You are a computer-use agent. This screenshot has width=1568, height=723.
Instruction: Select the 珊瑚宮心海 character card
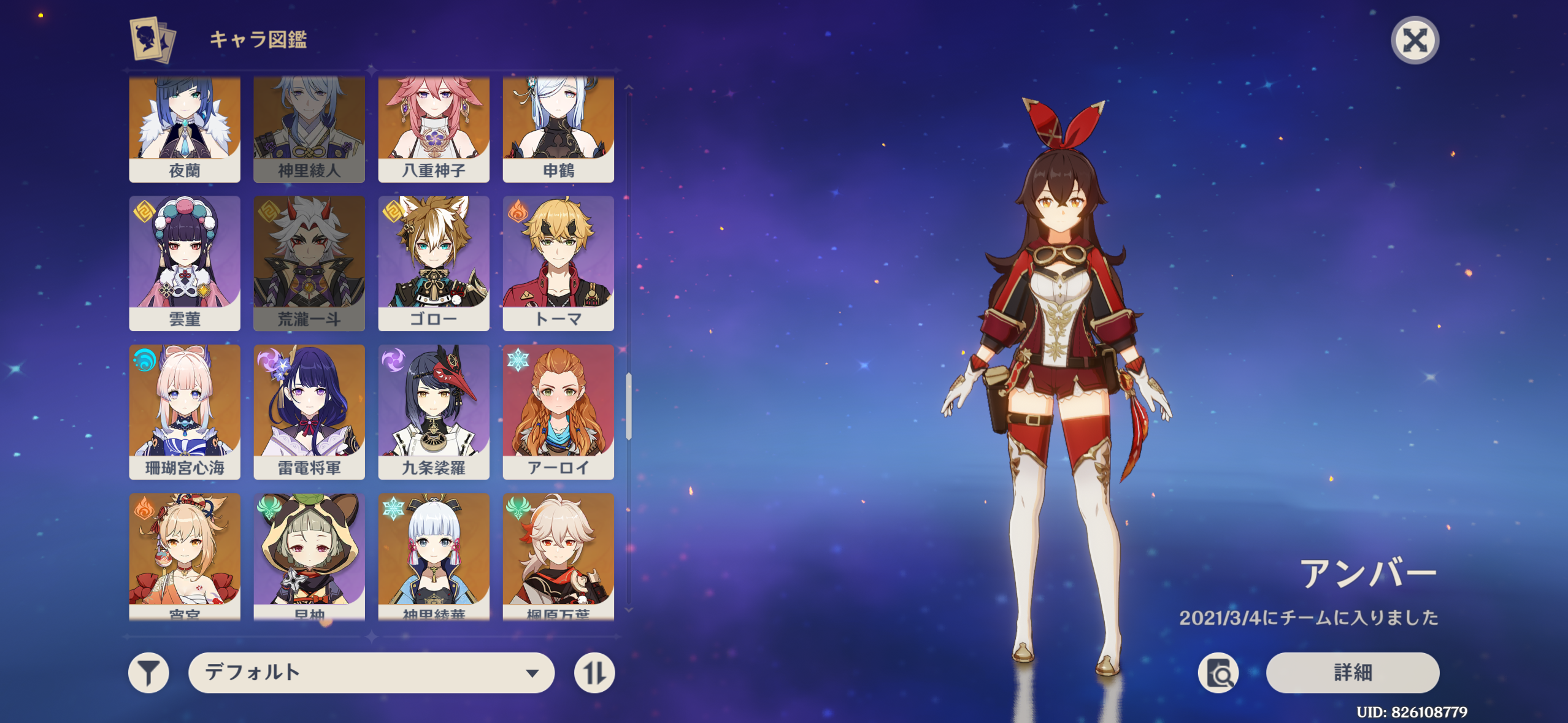click(185, 412)
